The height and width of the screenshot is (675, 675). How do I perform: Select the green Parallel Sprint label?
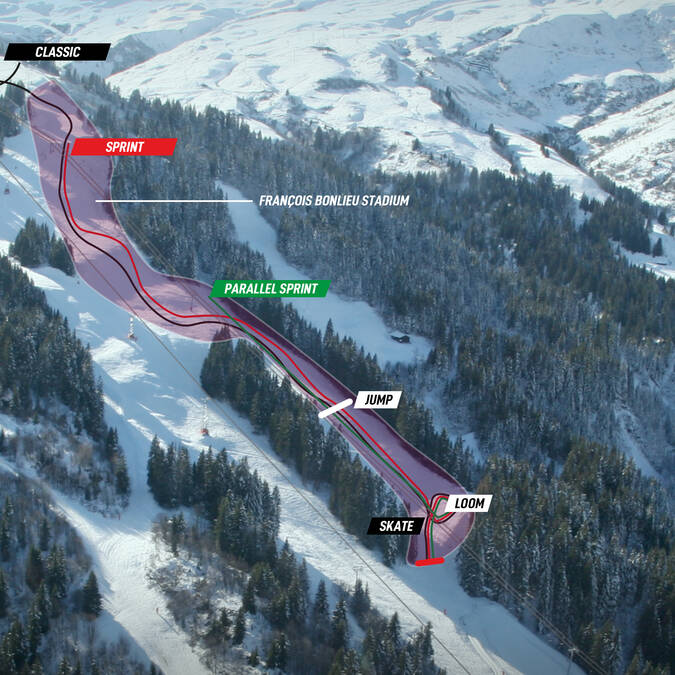click(270, 289)
